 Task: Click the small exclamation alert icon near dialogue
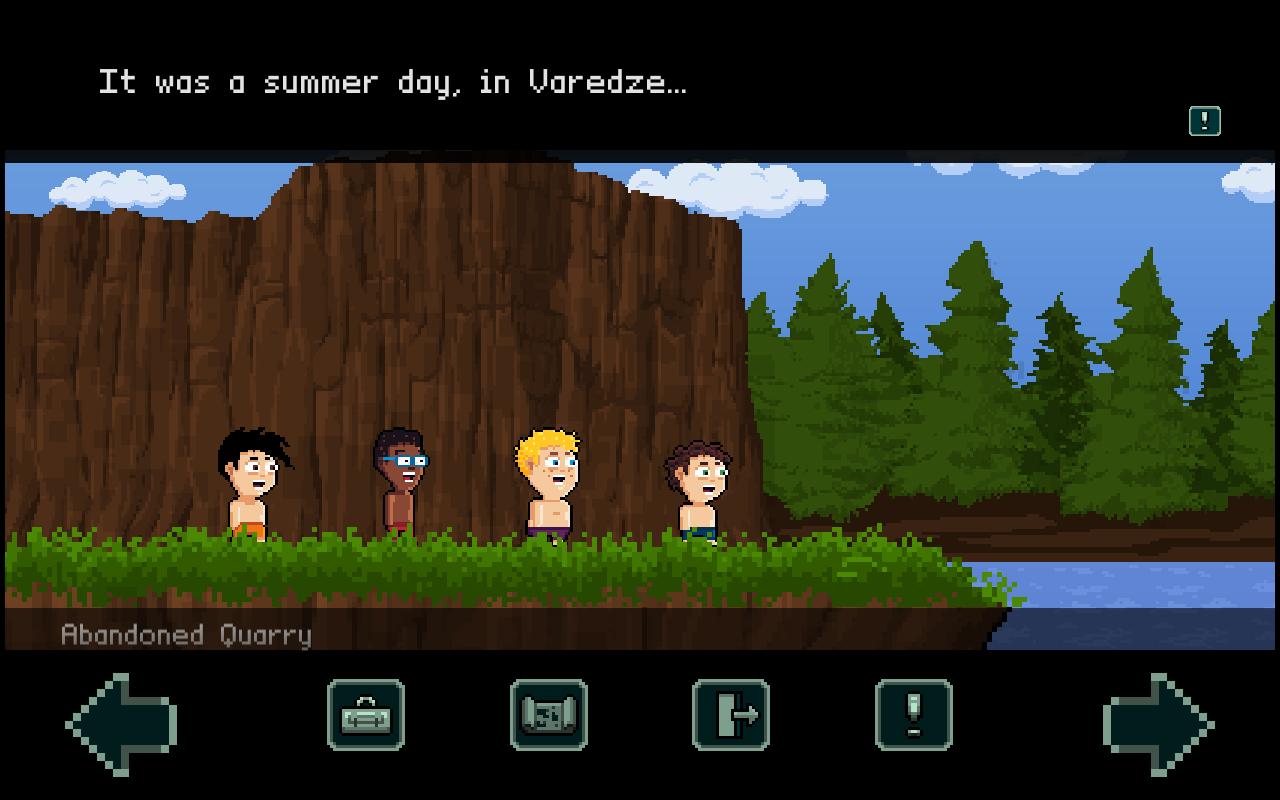(x=1204, y=121)
